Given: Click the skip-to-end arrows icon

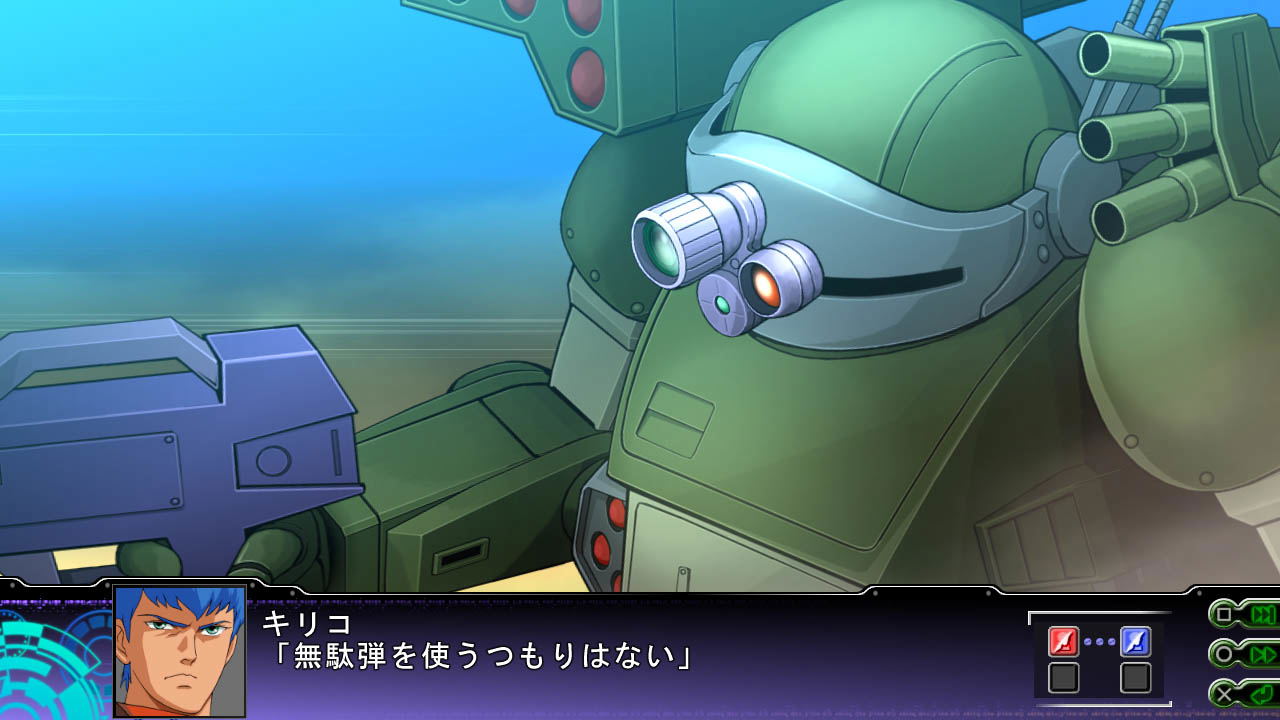Looking at the screenshot, I should [x=1264, y=614].
